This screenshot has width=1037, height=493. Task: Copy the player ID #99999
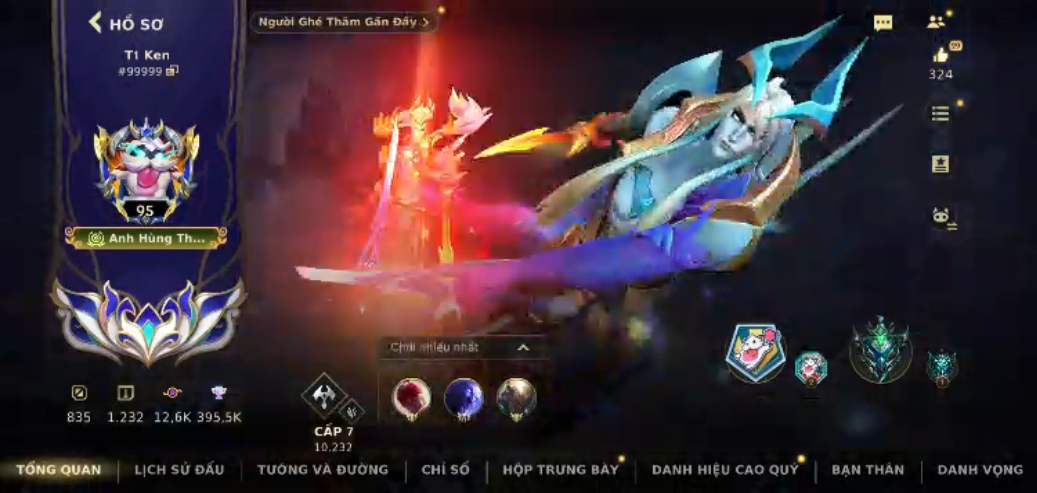coord(173,71)
